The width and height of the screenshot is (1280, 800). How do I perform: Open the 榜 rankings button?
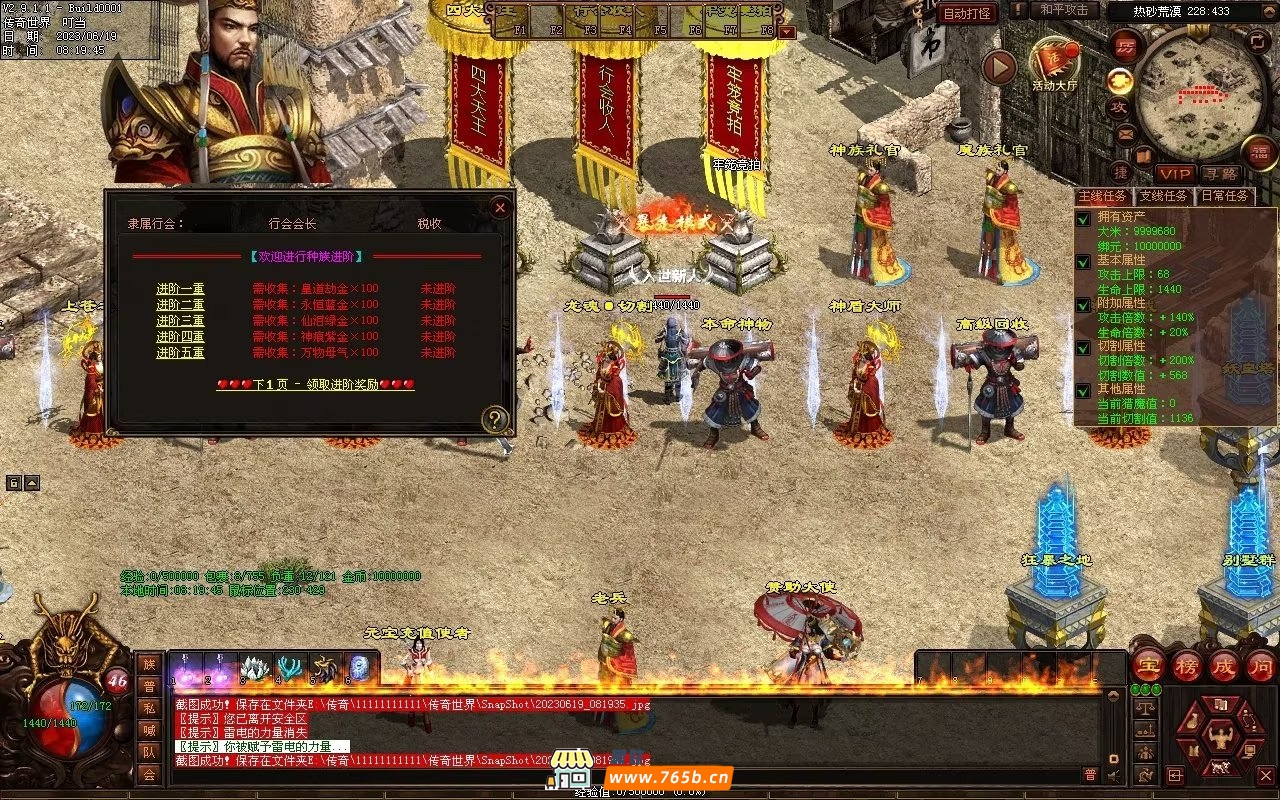(x=1188, y=665)
